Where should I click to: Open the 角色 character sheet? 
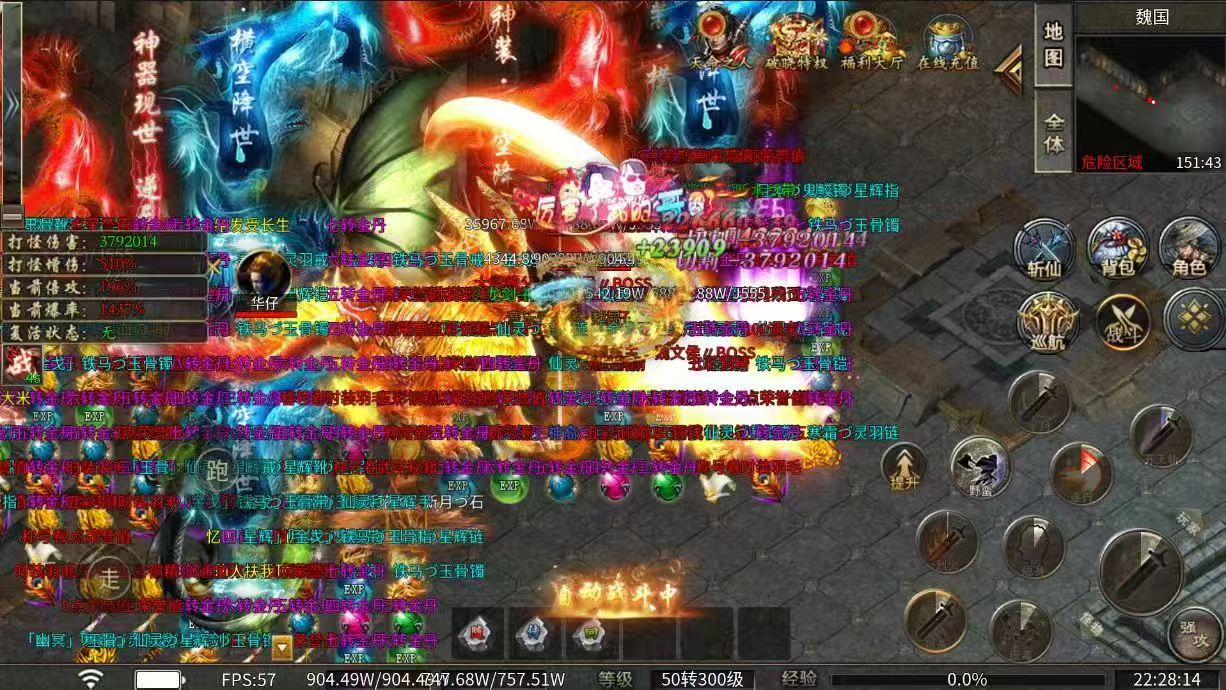[1189, 249]
